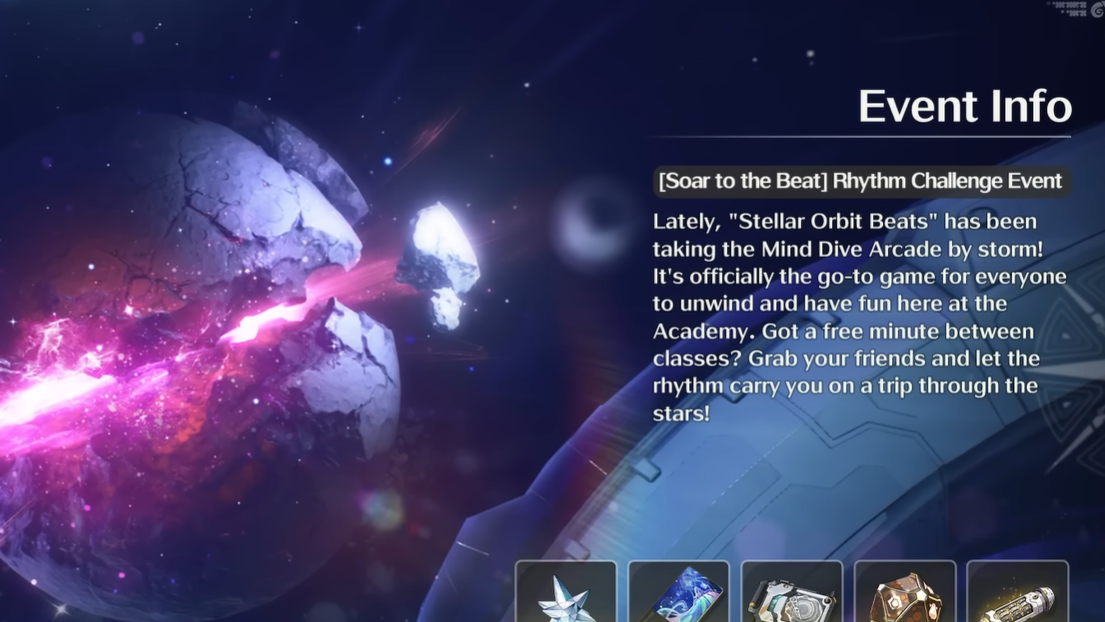Inspect the silver mechanical device reward

click(x=792, y=595)
